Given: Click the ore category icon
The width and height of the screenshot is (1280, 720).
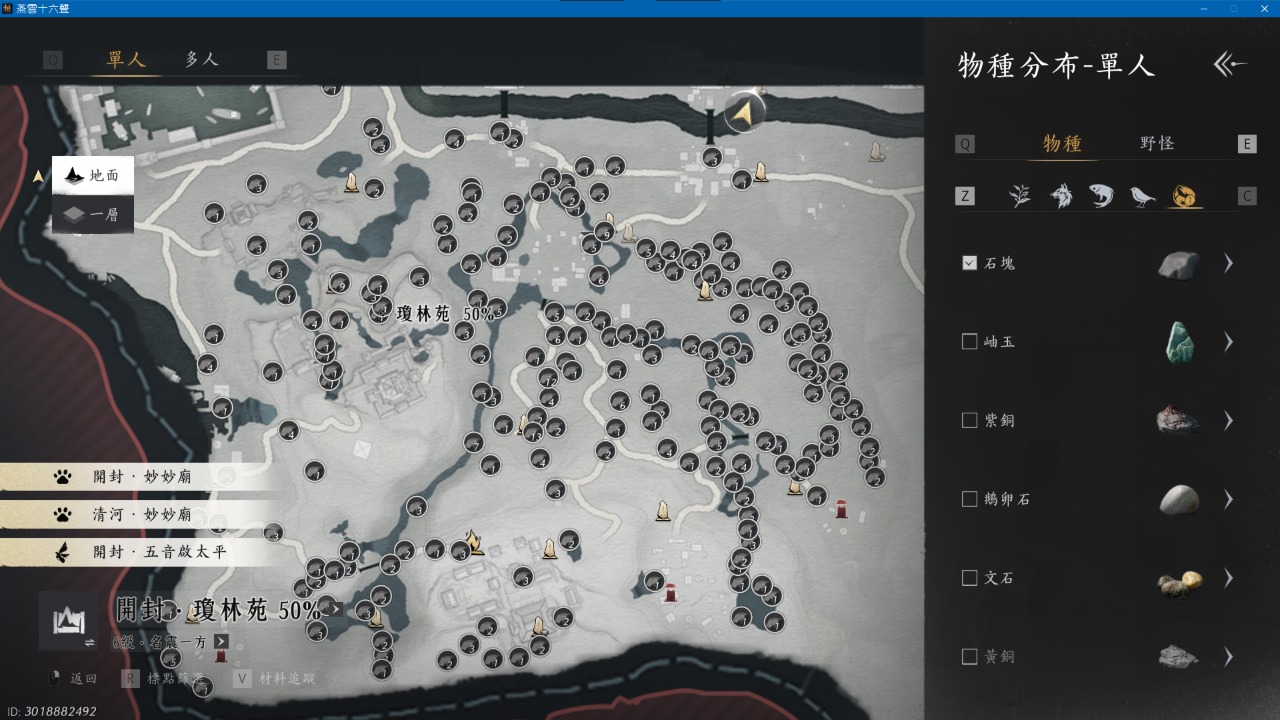Looking at the screenshot, I should click(1186, 196).
